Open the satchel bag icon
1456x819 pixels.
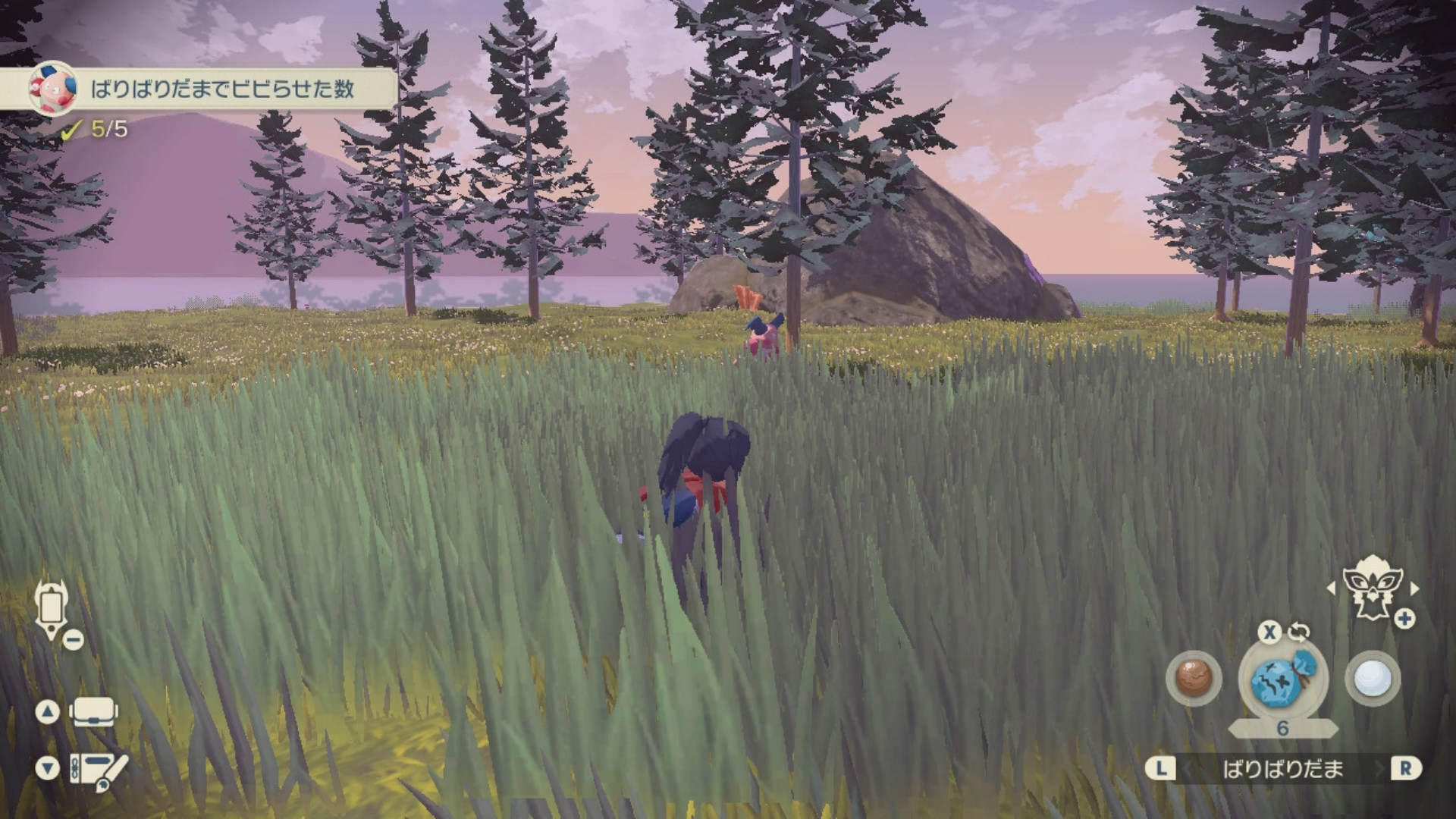pos(93,712)
